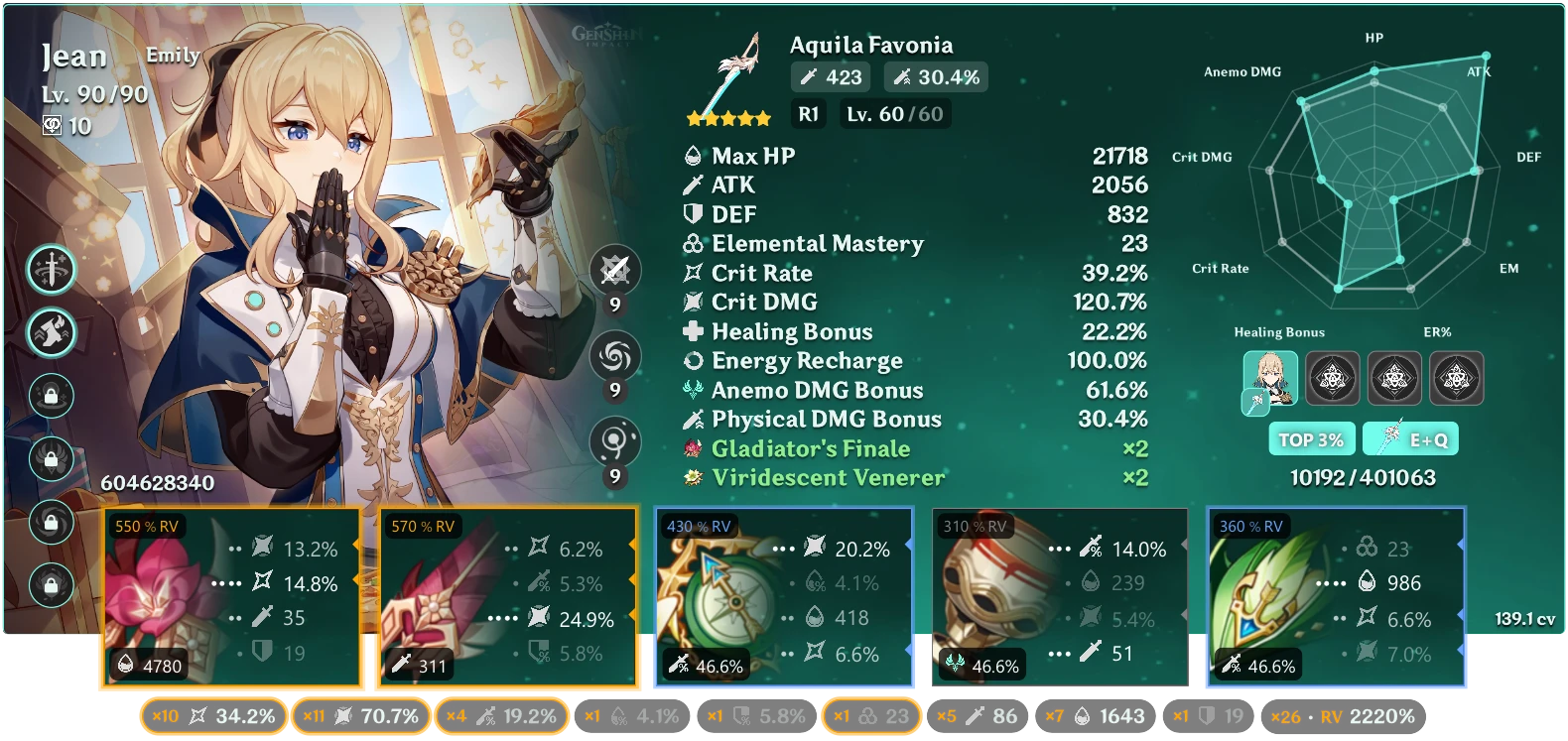Open the normal attack talent showing level 9
This screenshot has height=741, width=1568.
pos(617,270)
